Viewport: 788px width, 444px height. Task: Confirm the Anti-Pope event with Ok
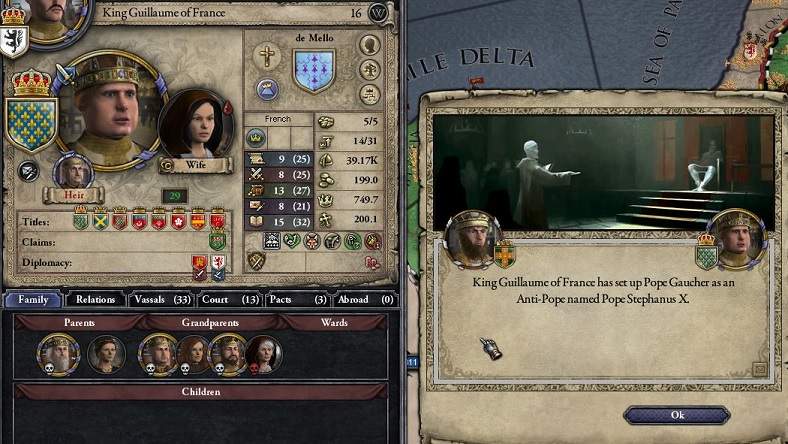(677, 414)
